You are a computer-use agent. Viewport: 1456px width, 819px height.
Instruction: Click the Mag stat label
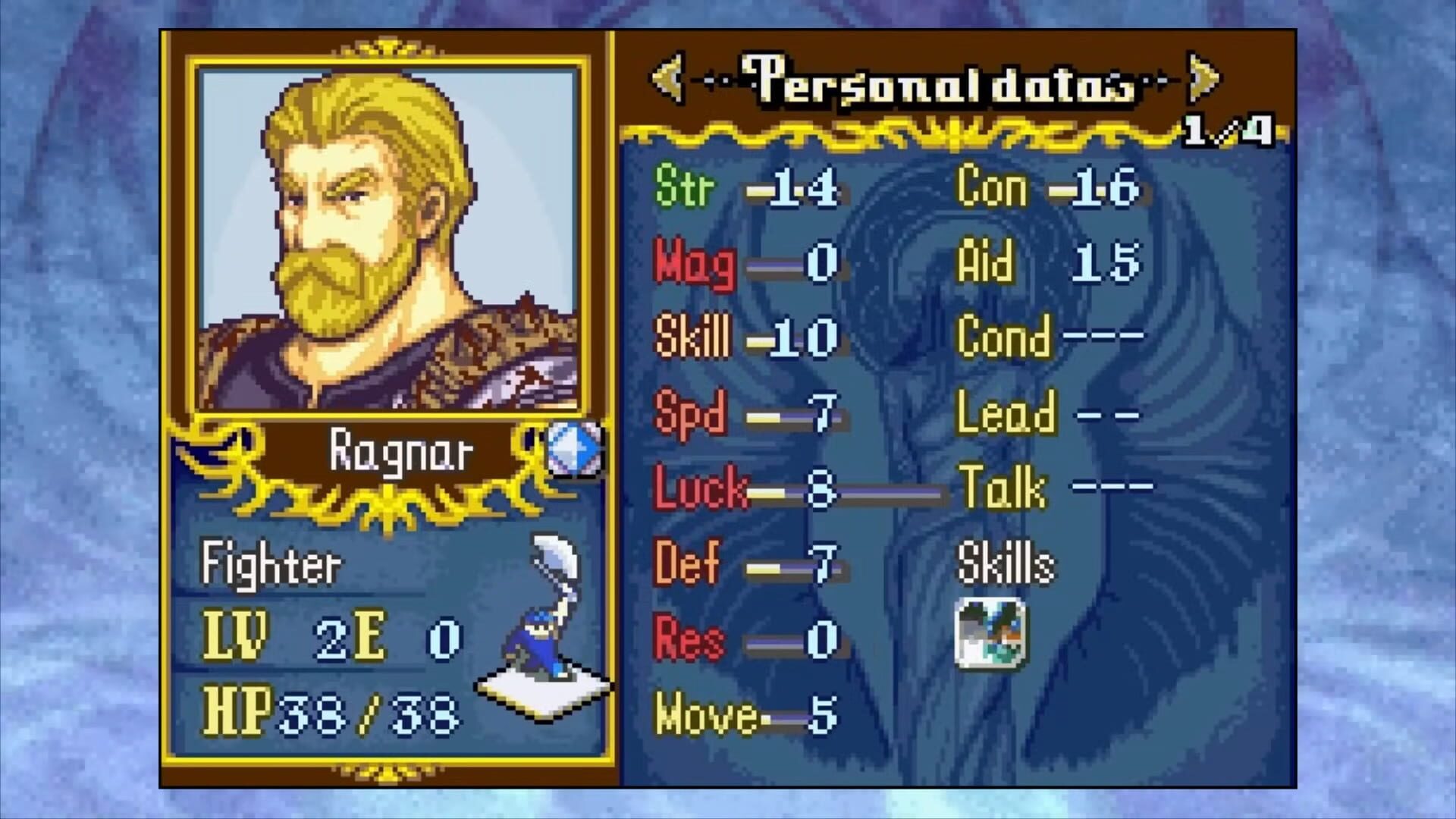pos(694,264)
